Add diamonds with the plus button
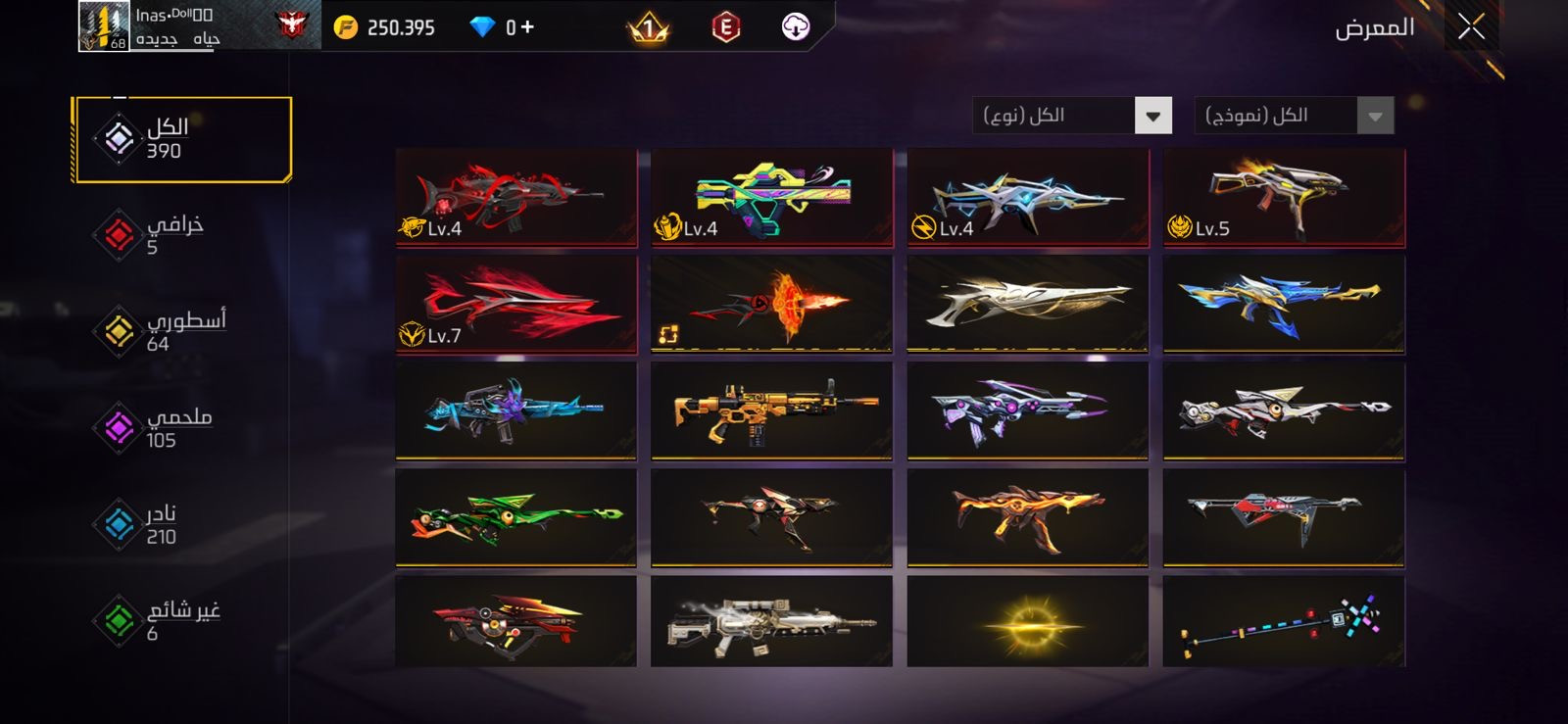This screenshot has width=1568, height=724. [527, 27]
